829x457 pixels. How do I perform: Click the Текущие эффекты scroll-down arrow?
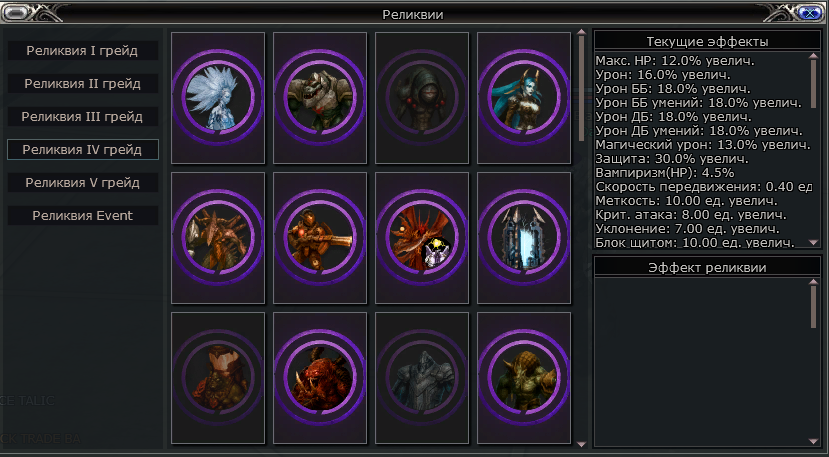coord(813,242)
